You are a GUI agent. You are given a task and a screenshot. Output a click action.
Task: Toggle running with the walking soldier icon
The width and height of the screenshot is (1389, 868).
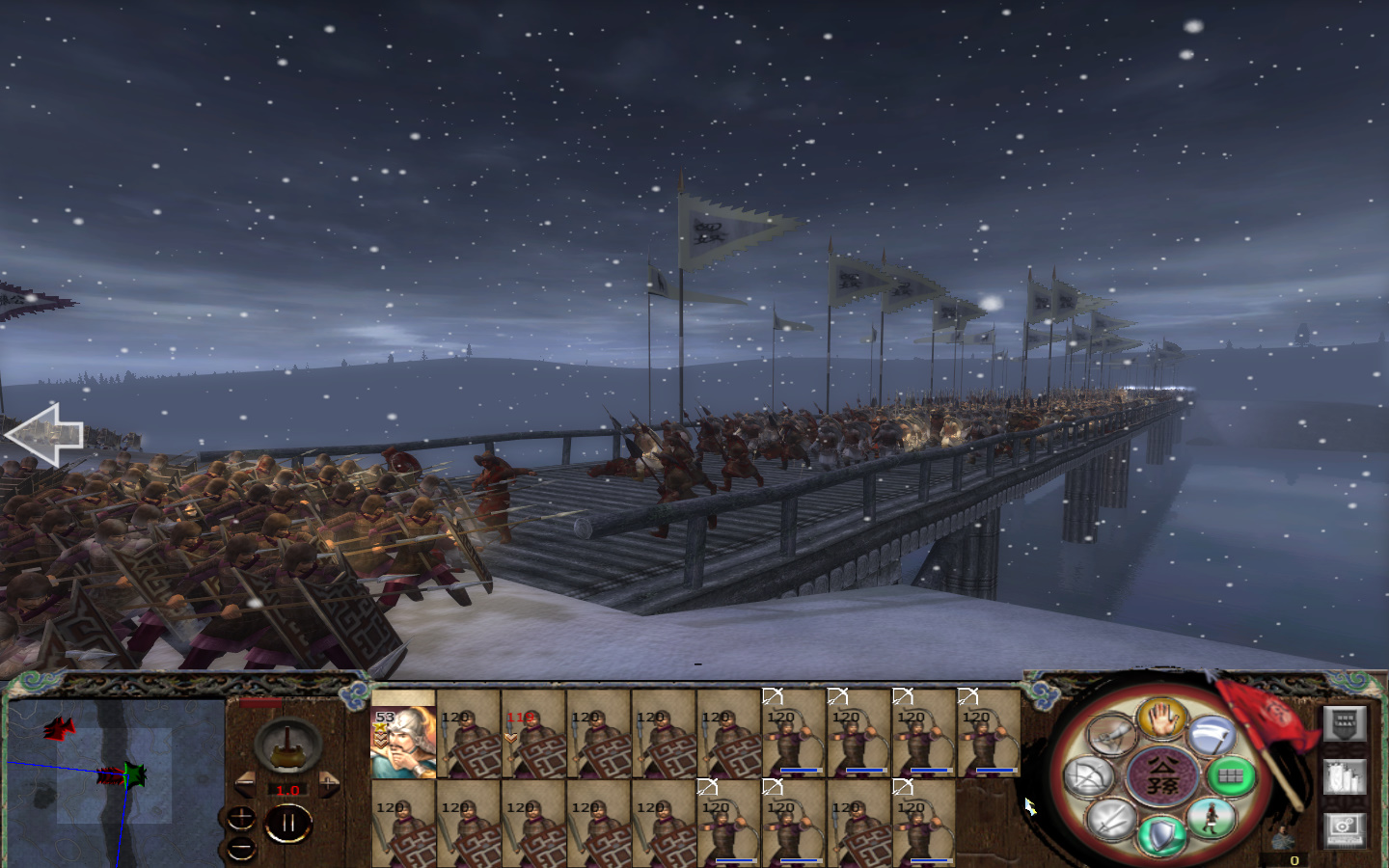pos(1213,819)
